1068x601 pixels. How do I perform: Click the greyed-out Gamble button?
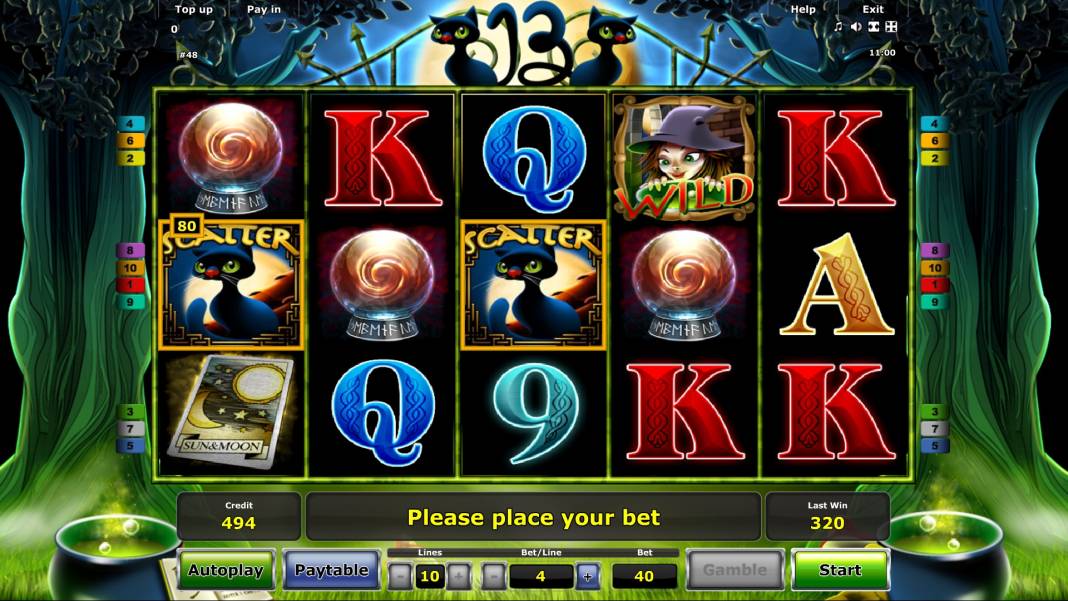pos(734,570)
